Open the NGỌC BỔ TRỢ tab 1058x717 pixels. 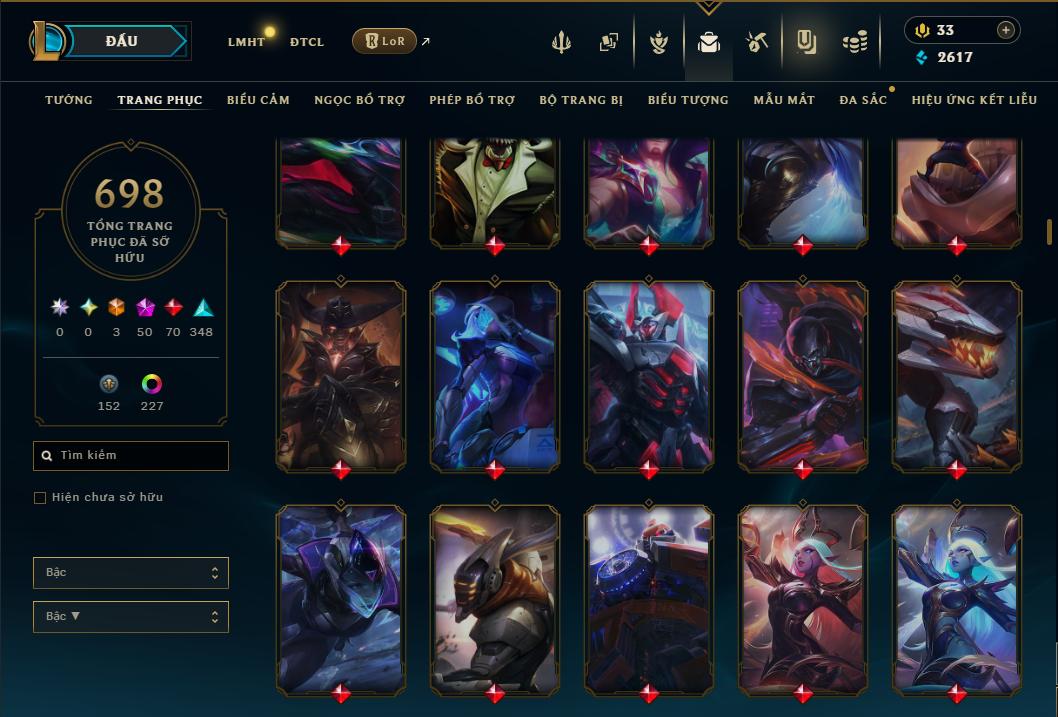(359, 100)
